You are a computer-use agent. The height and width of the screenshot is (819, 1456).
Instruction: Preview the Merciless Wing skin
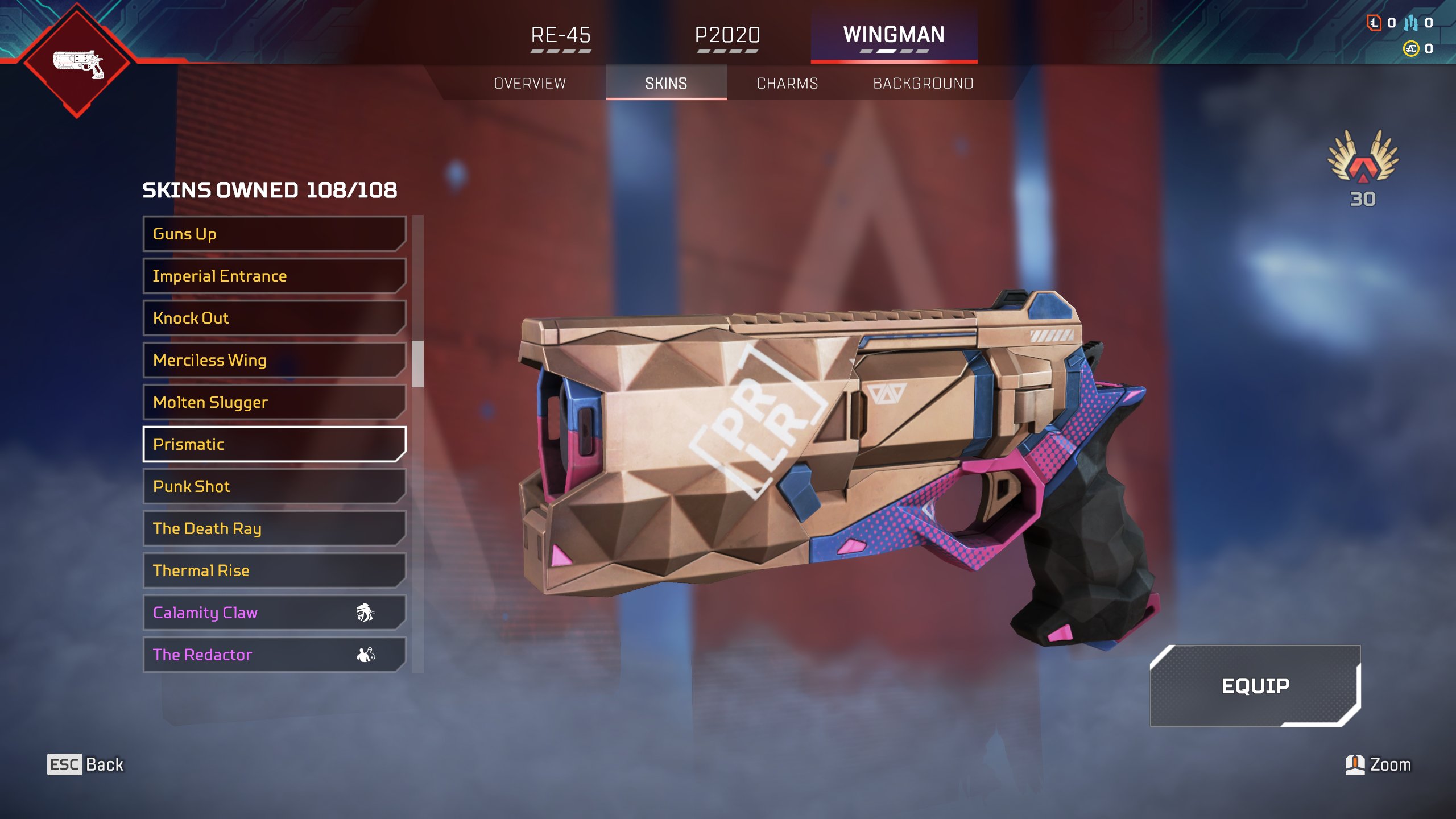point(274,360)
